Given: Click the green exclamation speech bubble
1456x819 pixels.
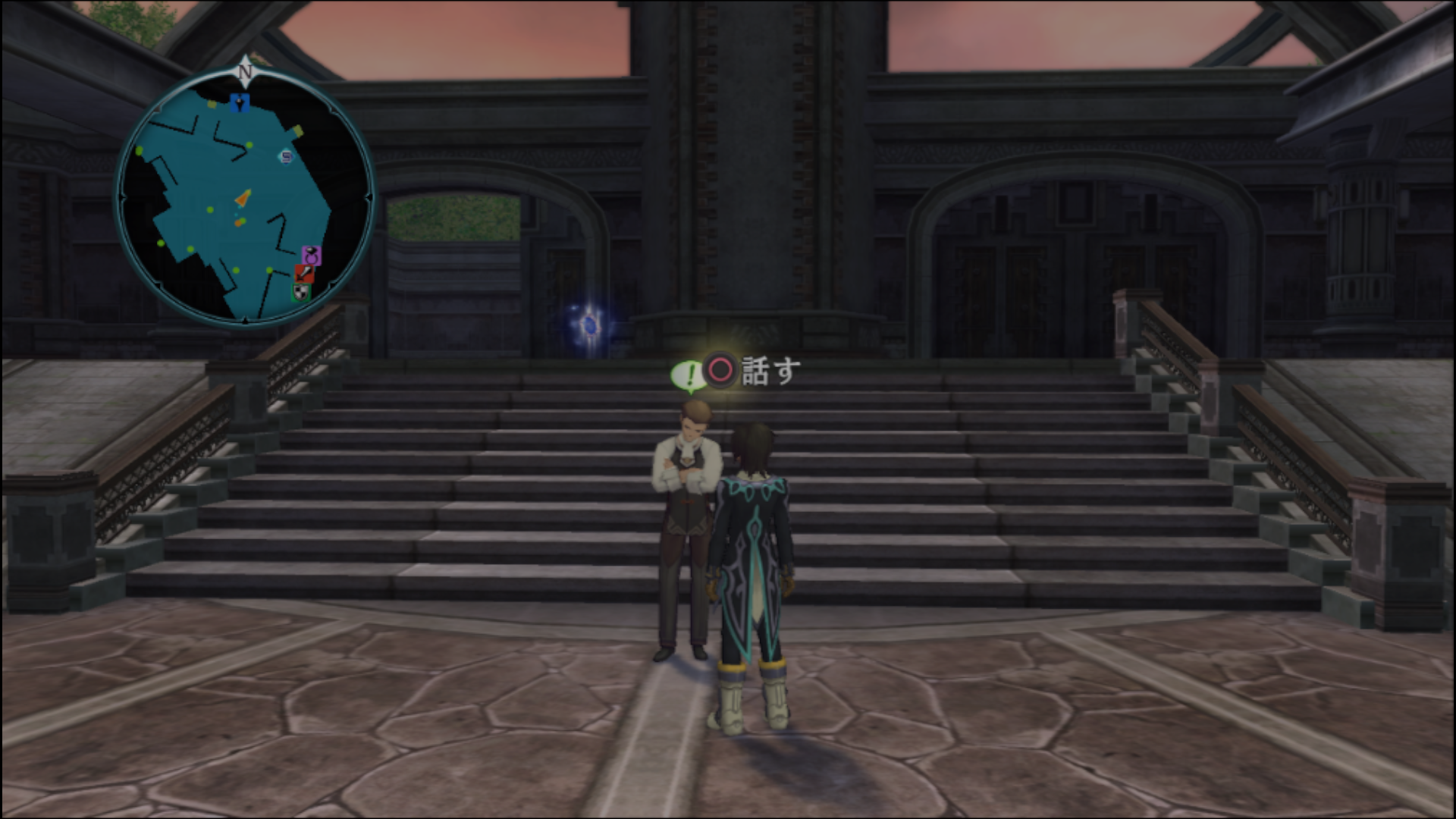Looking at the screenshot, I should pos(689,375).
